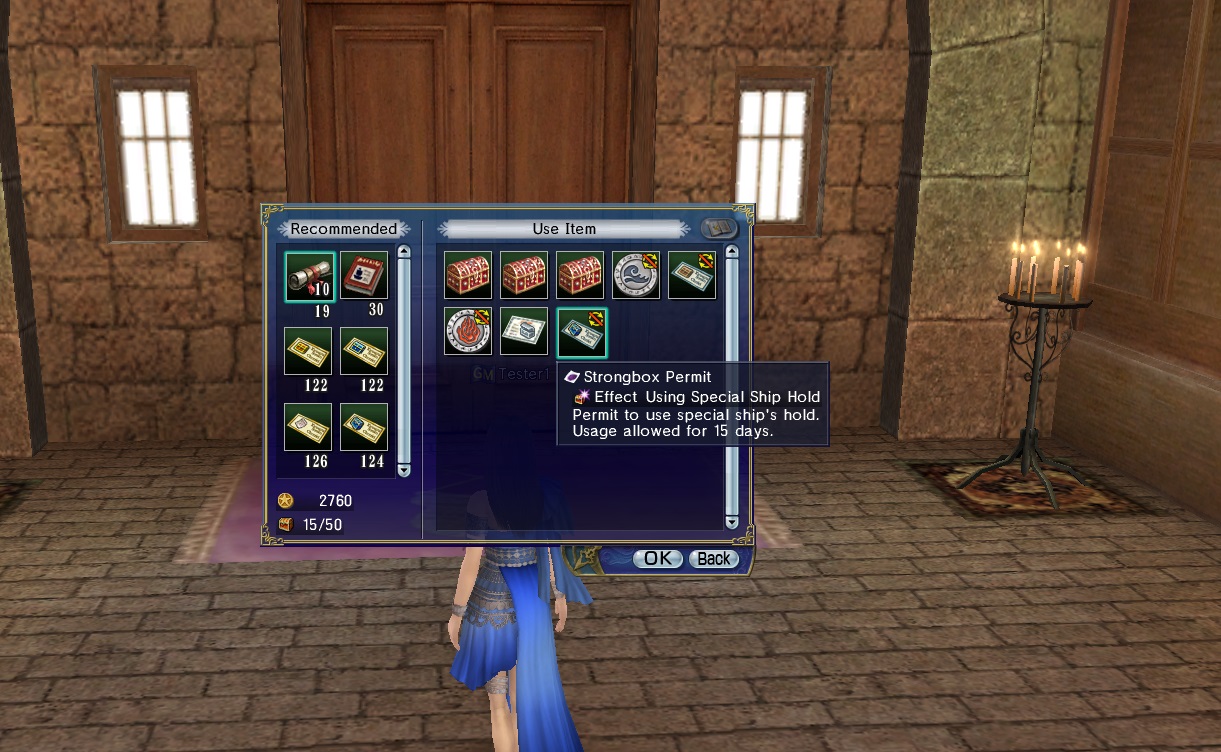
Task: Click the Use Item list's up arrow
Action: tap(731, 252)
